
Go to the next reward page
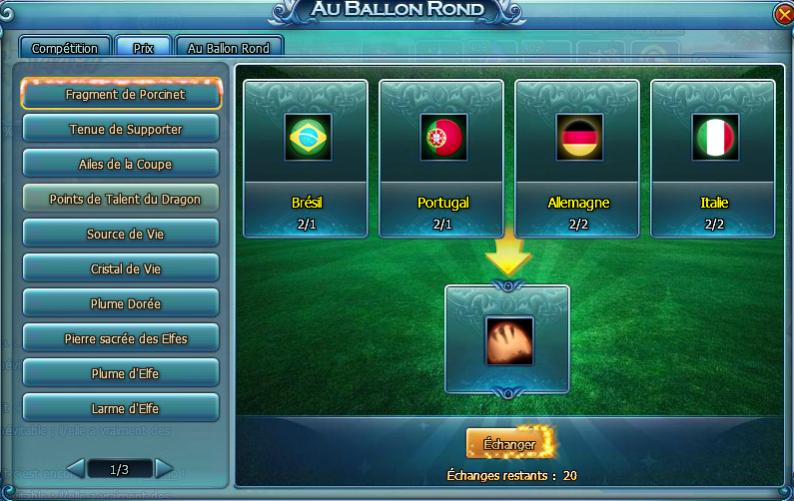(x=165, y=468)
